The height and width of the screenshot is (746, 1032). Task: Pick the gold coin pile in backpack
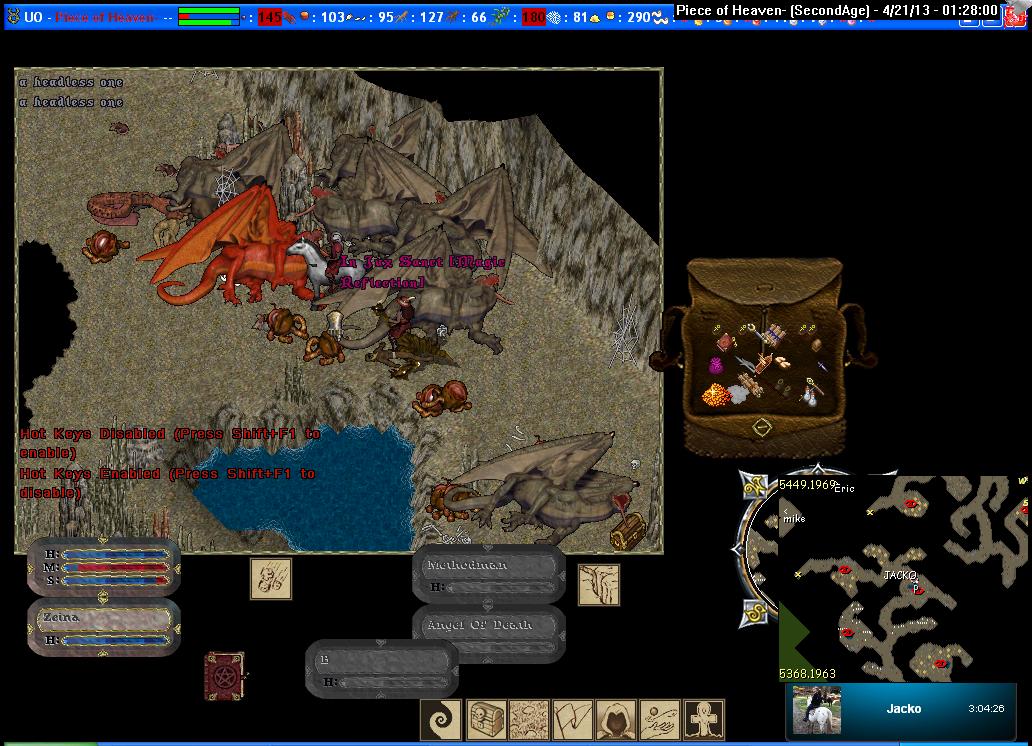(716, 394)
